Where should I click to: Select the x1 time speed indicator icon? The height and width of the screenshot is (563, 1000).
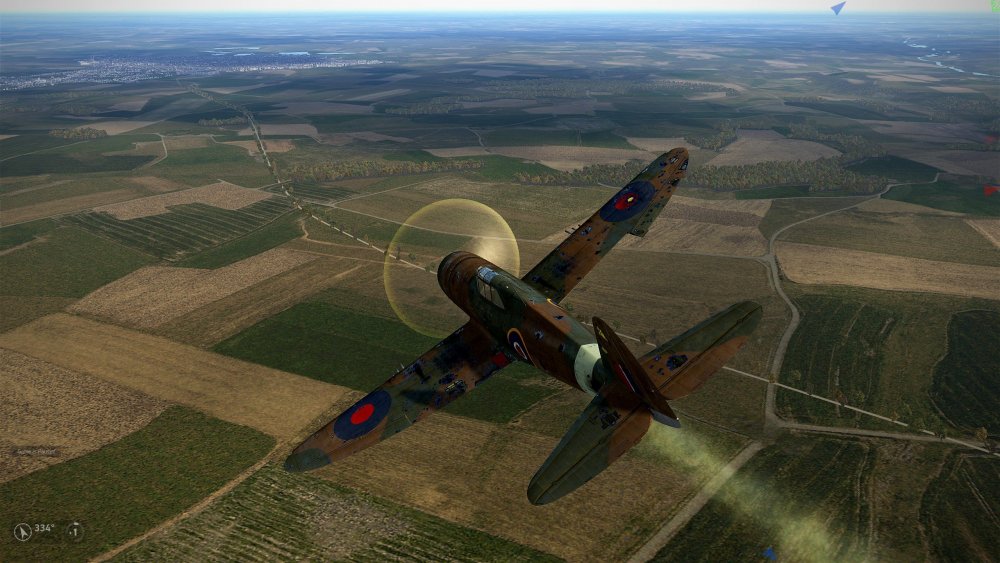75,531
